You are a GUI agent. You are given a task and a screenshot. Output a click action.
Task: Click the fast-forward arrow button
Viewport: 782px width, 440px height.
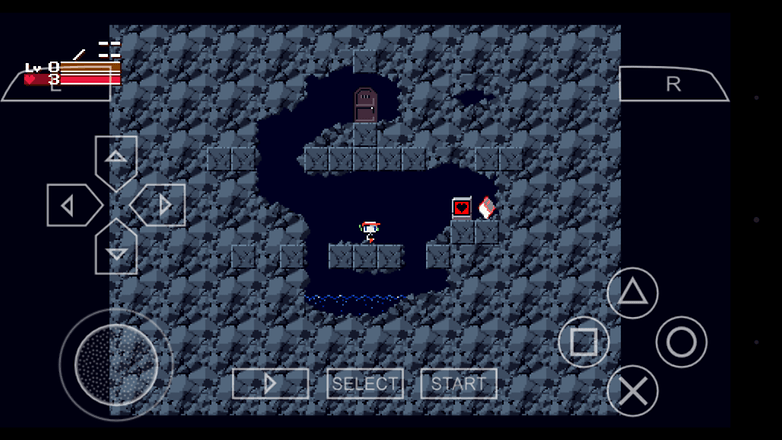pyautogui.click(x=270, y=384)
